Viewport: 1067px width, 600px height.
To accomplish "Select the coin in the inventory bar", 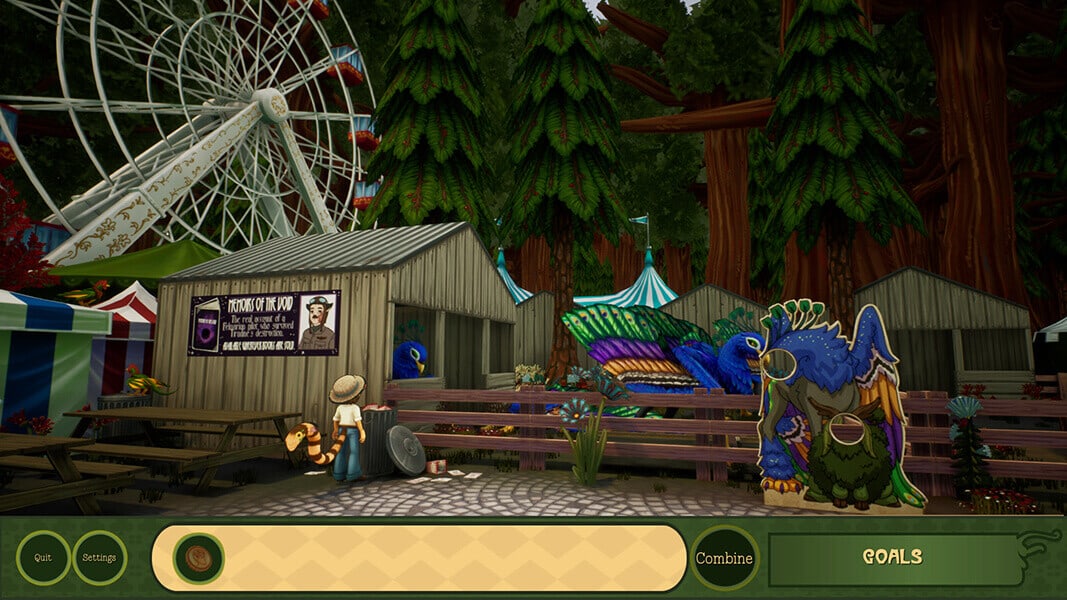I will [x=198, y=558].
